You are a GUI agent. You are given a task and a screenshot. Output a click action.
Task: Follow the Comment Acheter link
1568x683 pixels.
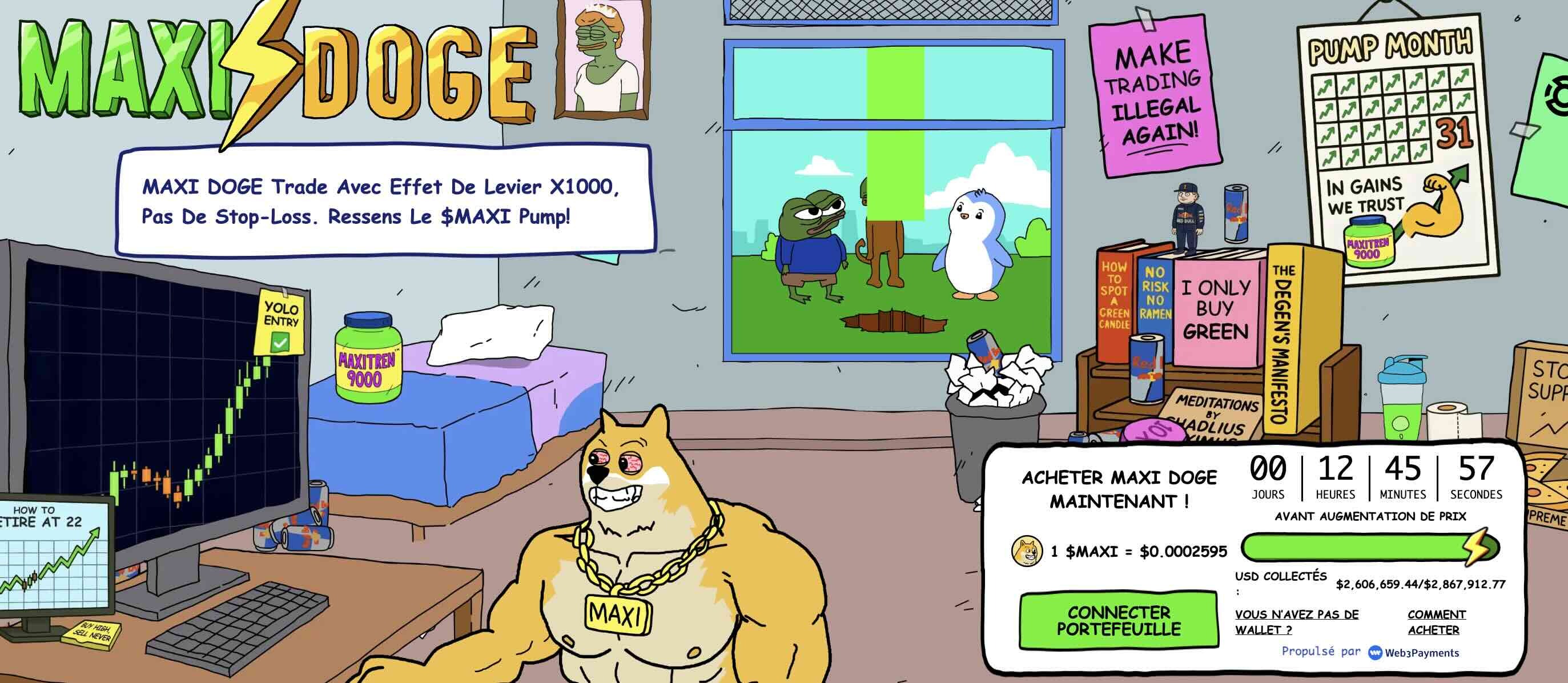(1436, 621)
